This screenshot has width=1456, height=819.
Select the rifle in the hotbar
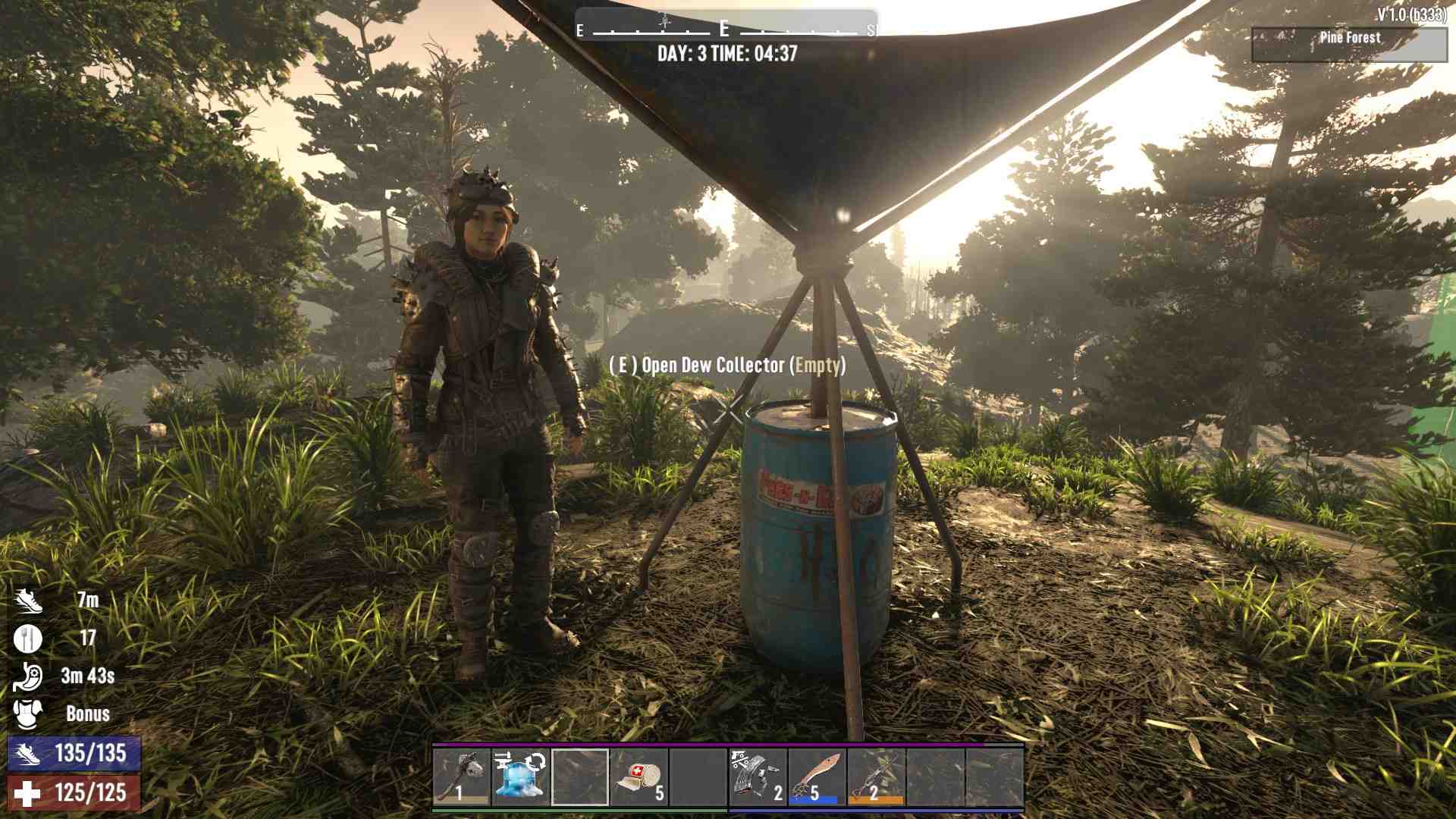click(876, 777)
